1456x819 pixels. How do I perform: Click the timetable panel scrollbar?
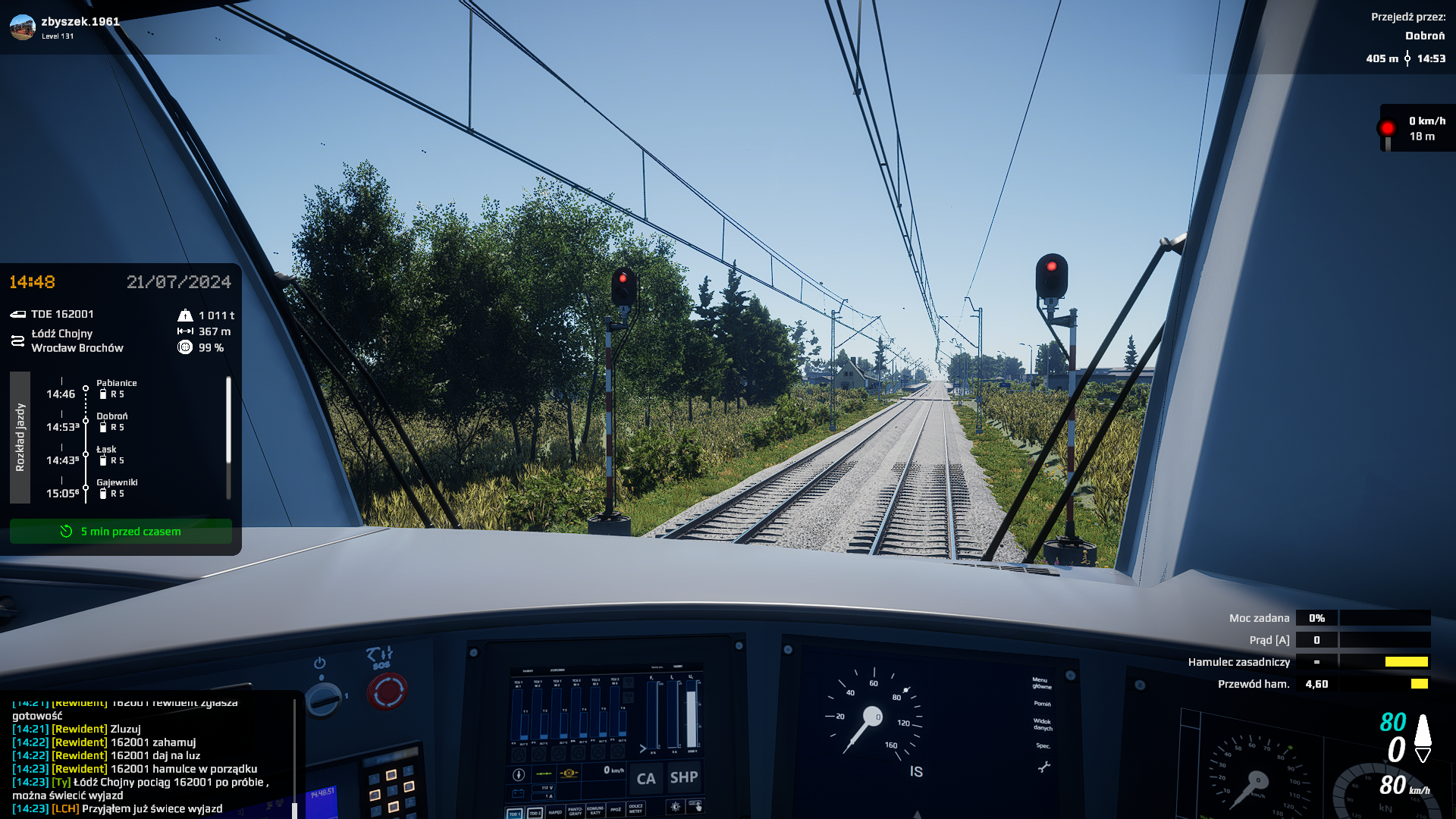[x=228, y=422]
